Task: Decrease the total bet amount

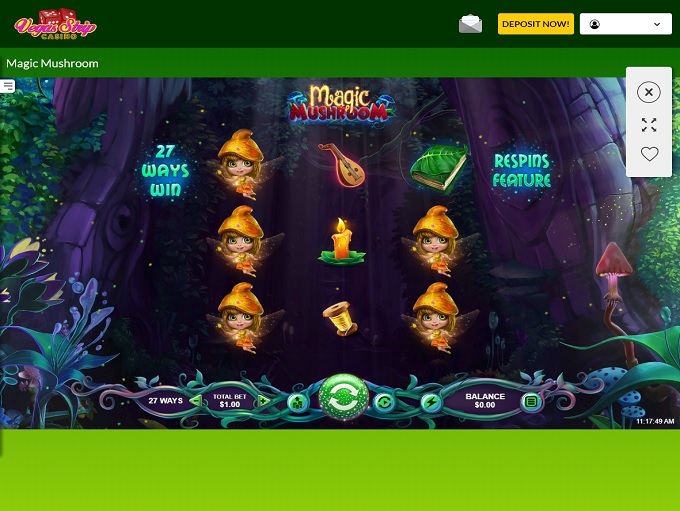Action: pyautogui.click(x=195, y=401)
